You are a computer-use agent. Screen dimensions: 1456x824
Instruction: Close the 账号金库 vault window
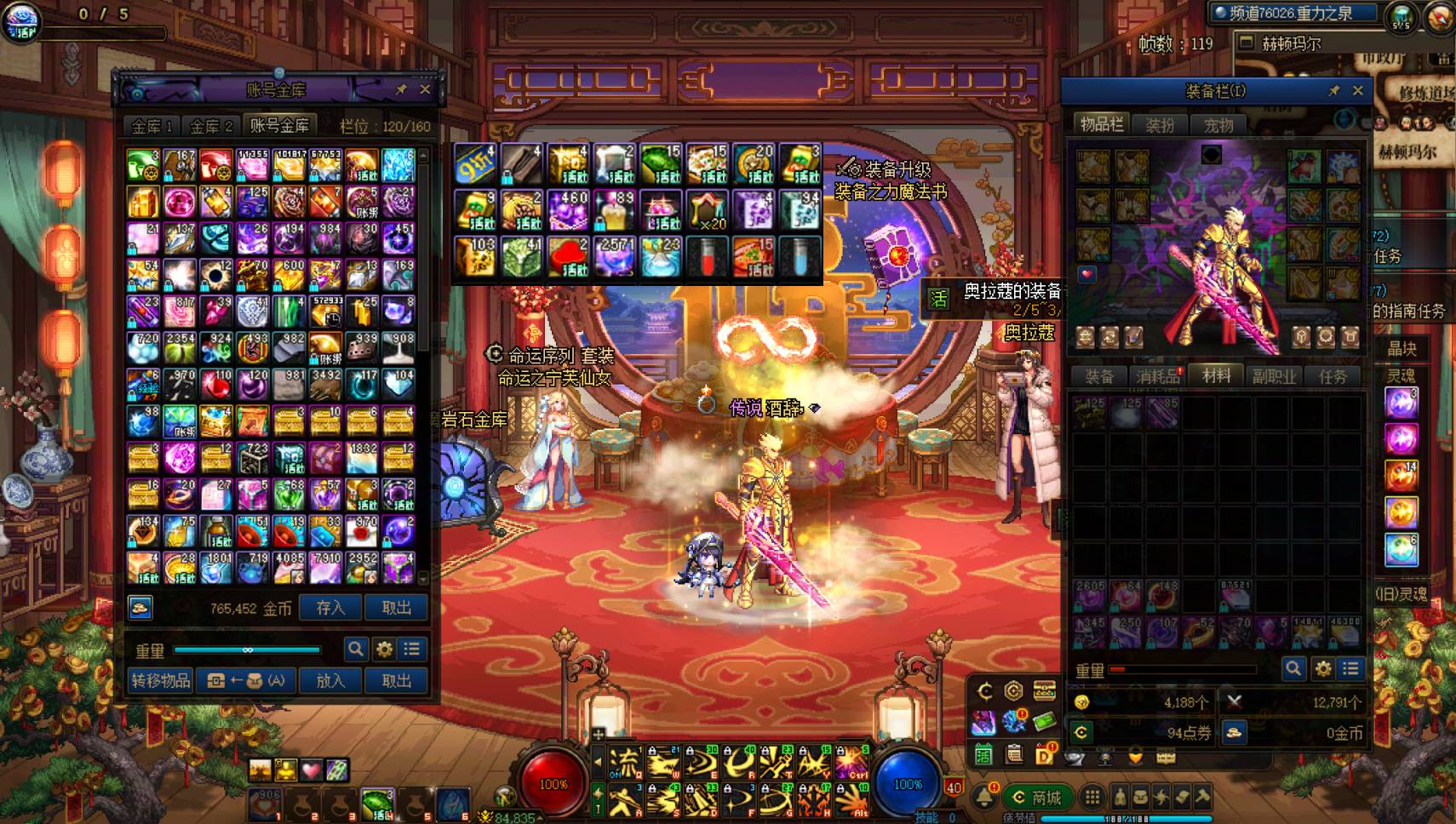pos(425,89)
